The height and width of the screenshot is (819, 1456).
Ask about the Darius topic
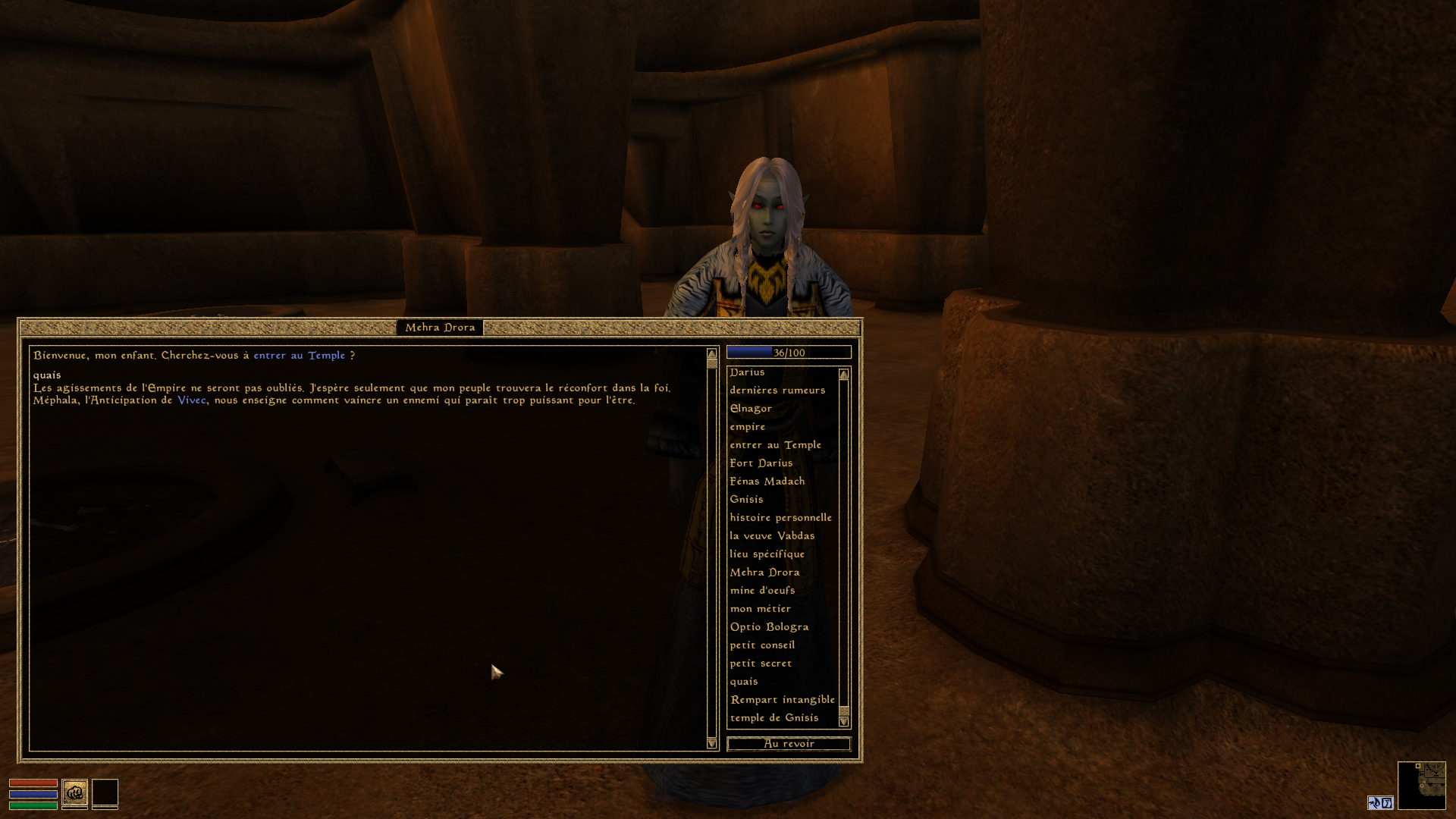(x=747, y=372)
